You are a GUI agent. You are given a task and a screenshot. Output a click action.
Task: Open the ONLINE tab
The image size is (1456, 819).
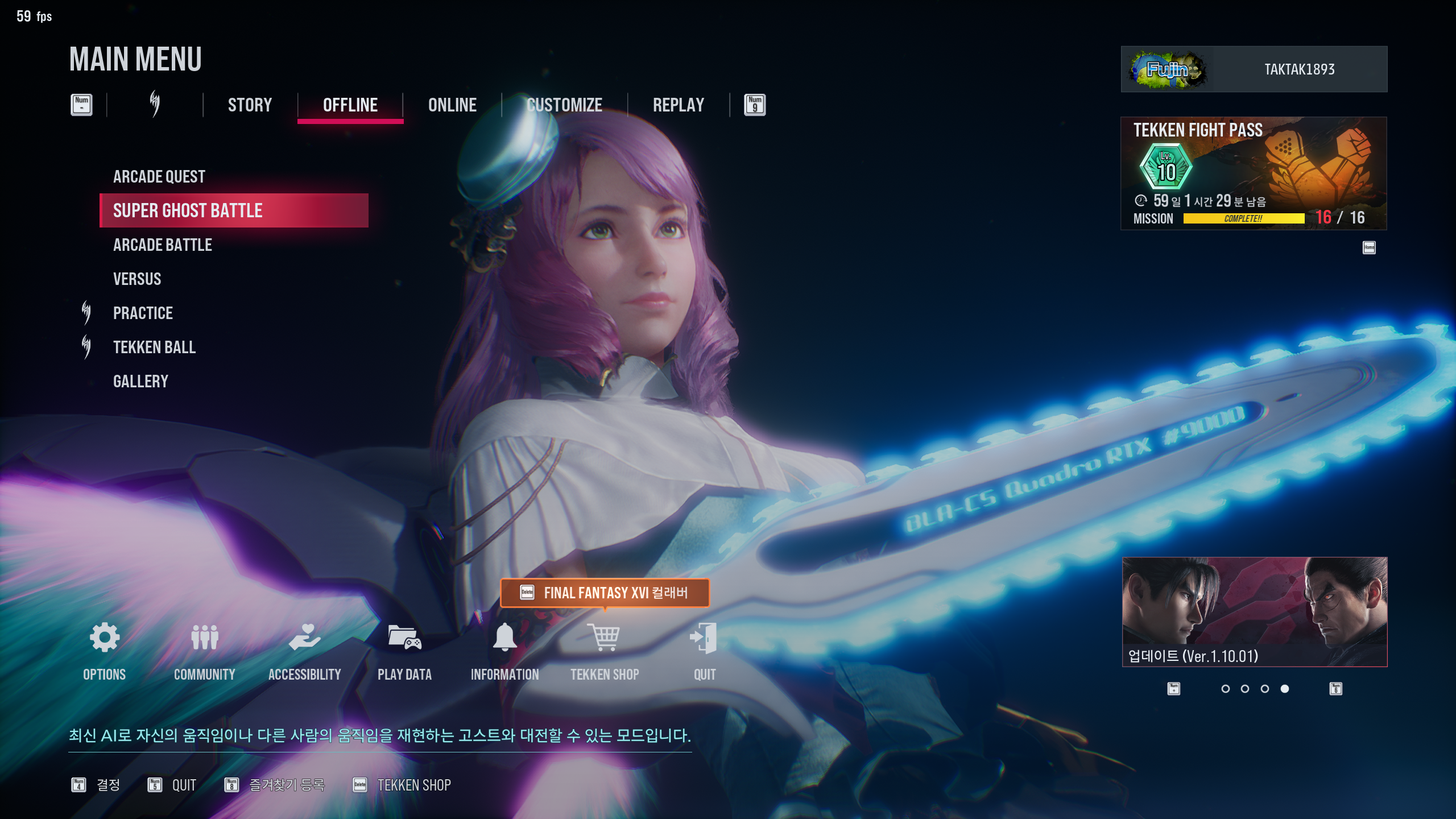click(x=452, y=105)
